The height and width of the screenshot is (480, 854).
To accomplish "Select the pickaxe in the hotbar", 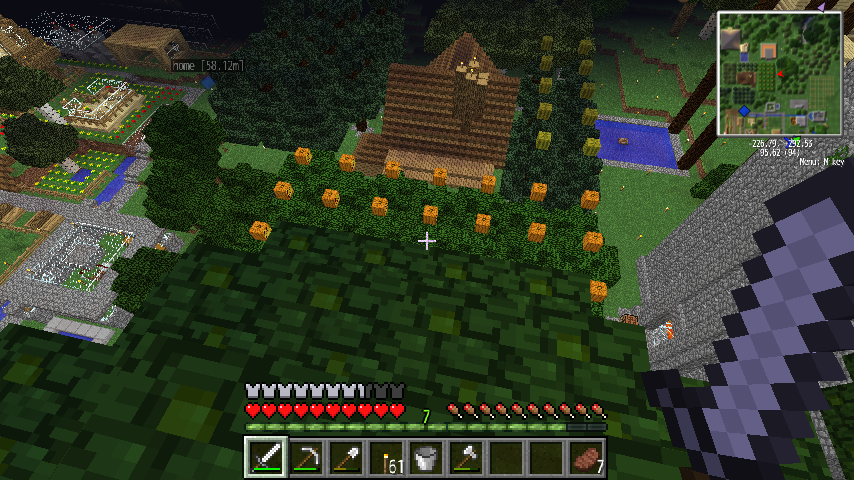I will (306, 458).
